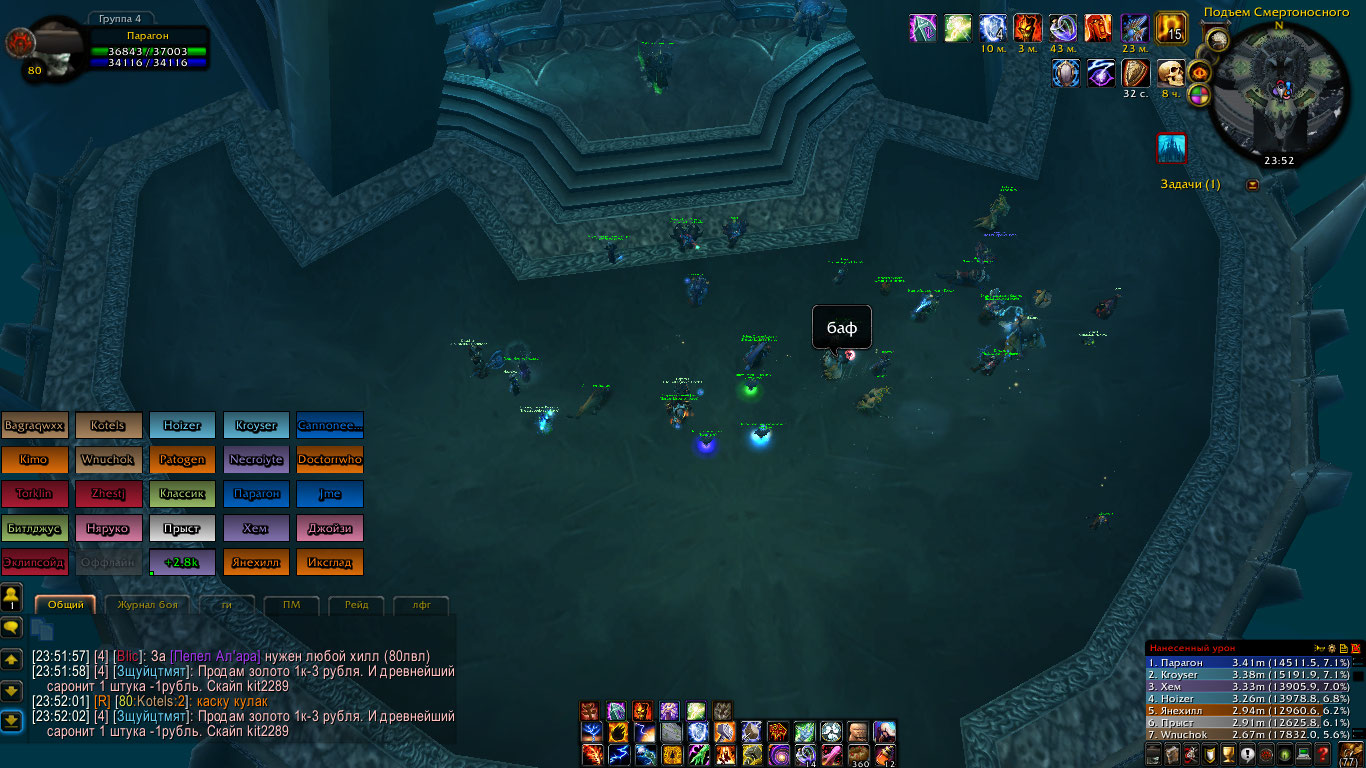Target Прыст in the raid frames
Image resolution: width=1366 pixels, height=768 pixels.
click(x=182, y=528)
